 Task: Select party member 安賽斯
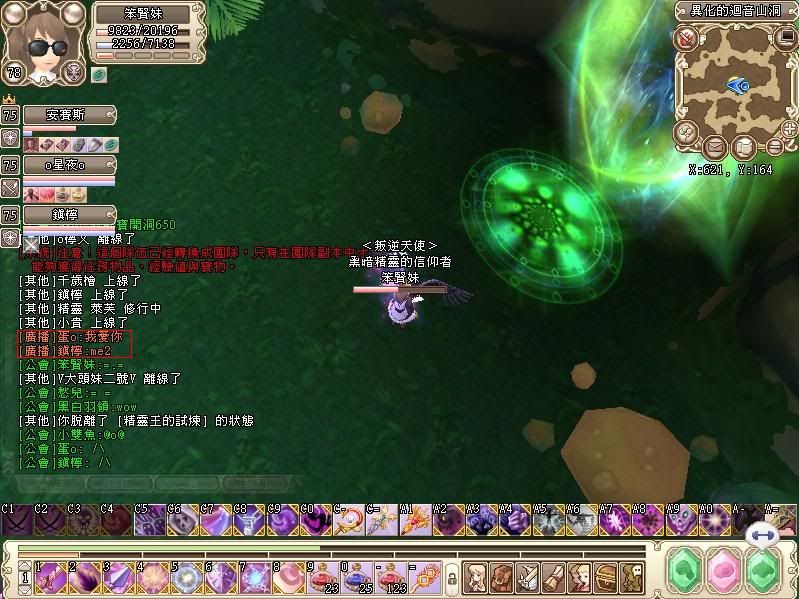click(x=68, y=115)
